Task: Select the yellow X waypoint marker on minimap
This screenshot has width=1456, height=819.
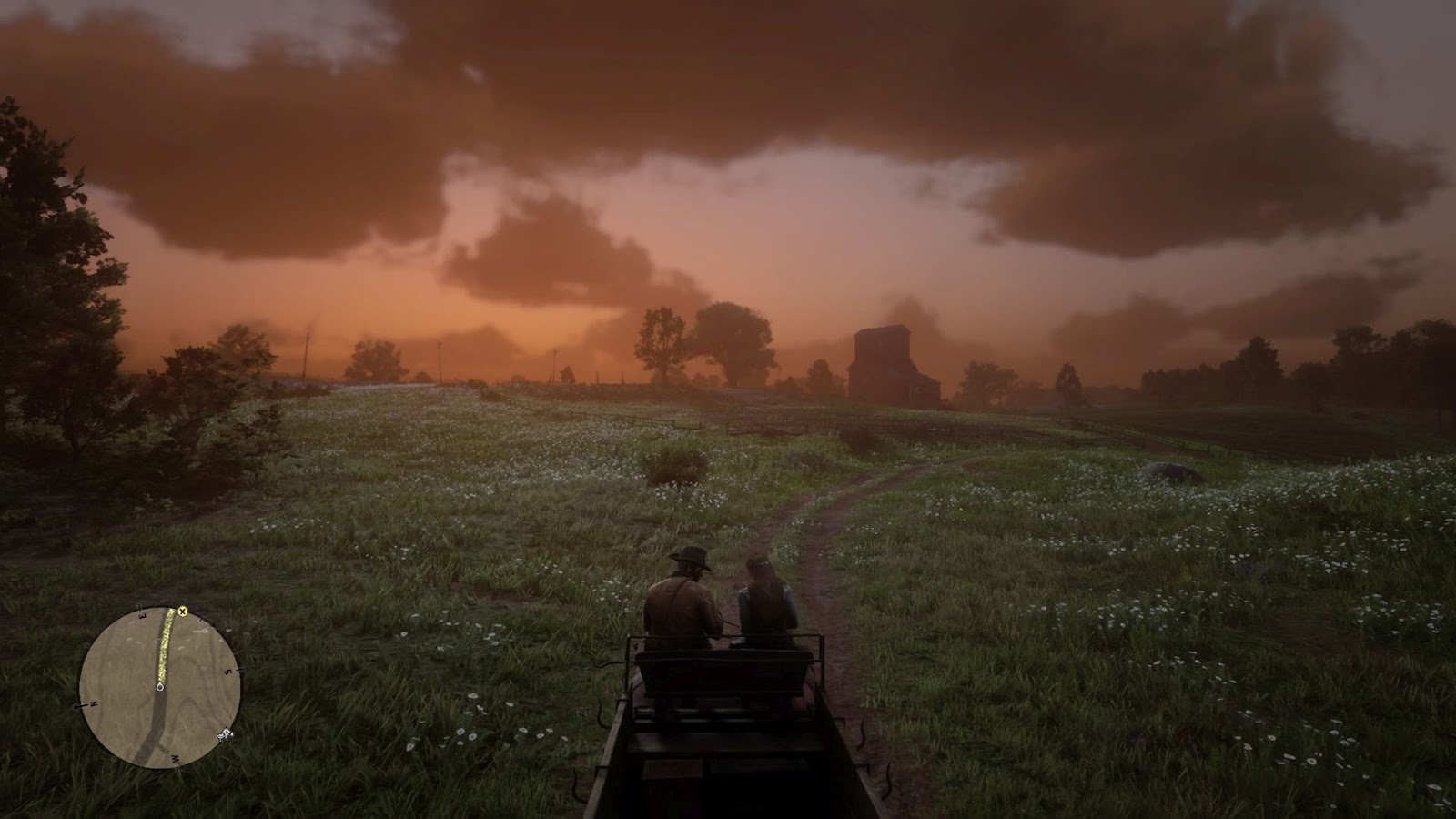Action: click(x=182, y=611)
